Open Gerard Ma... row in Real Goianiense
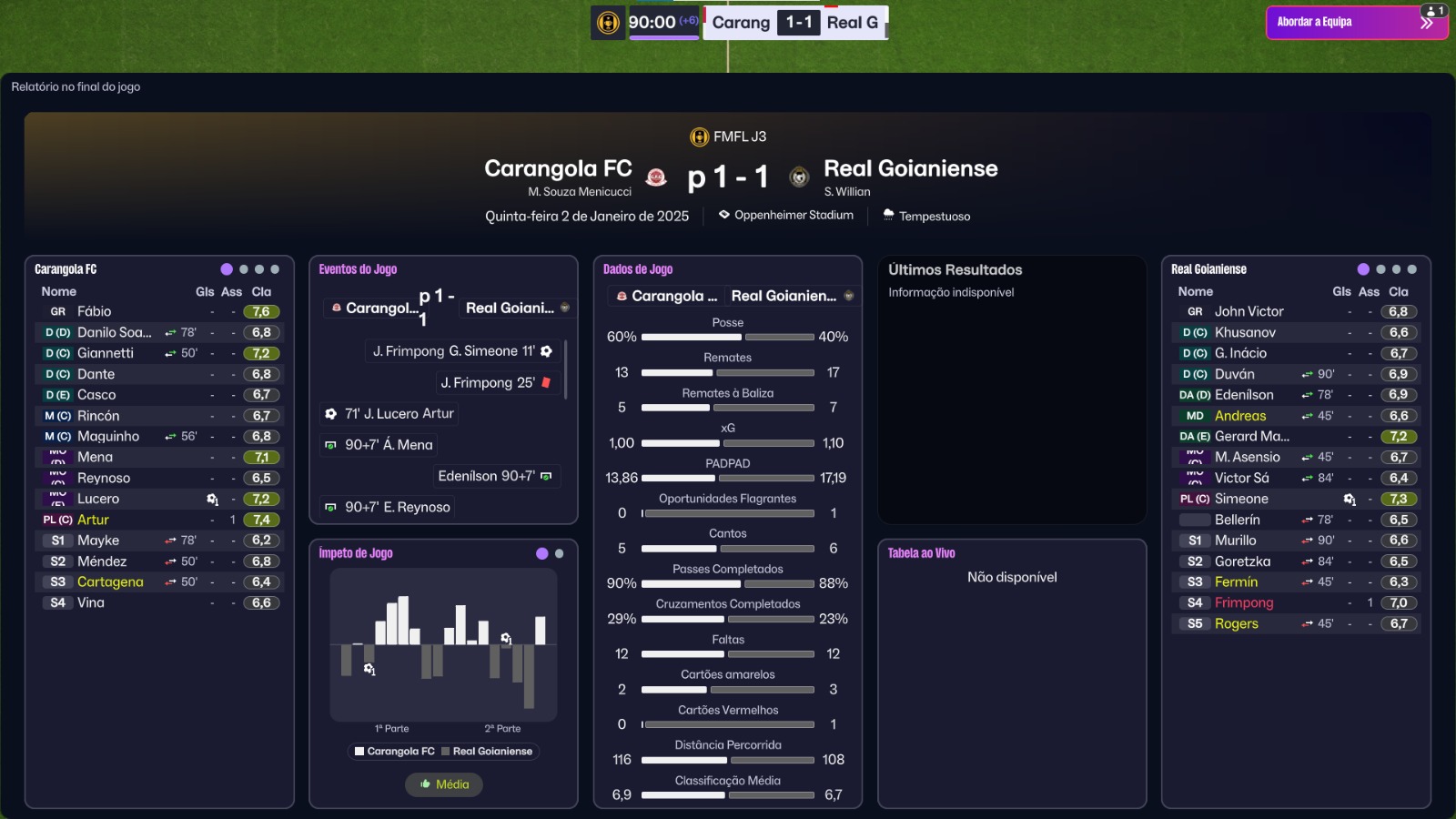 coord(1251,437)
